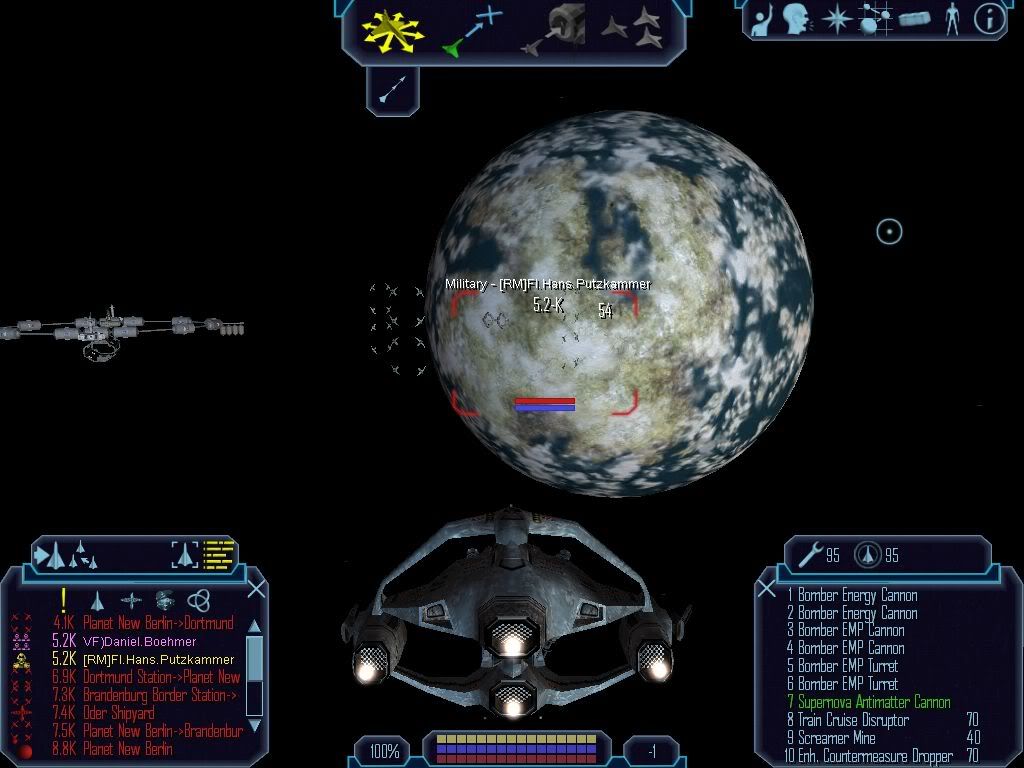Viewport: 1024px width, 768px height.
Task: Activate the formation maneuver icon
Action: tap(632, 30)
